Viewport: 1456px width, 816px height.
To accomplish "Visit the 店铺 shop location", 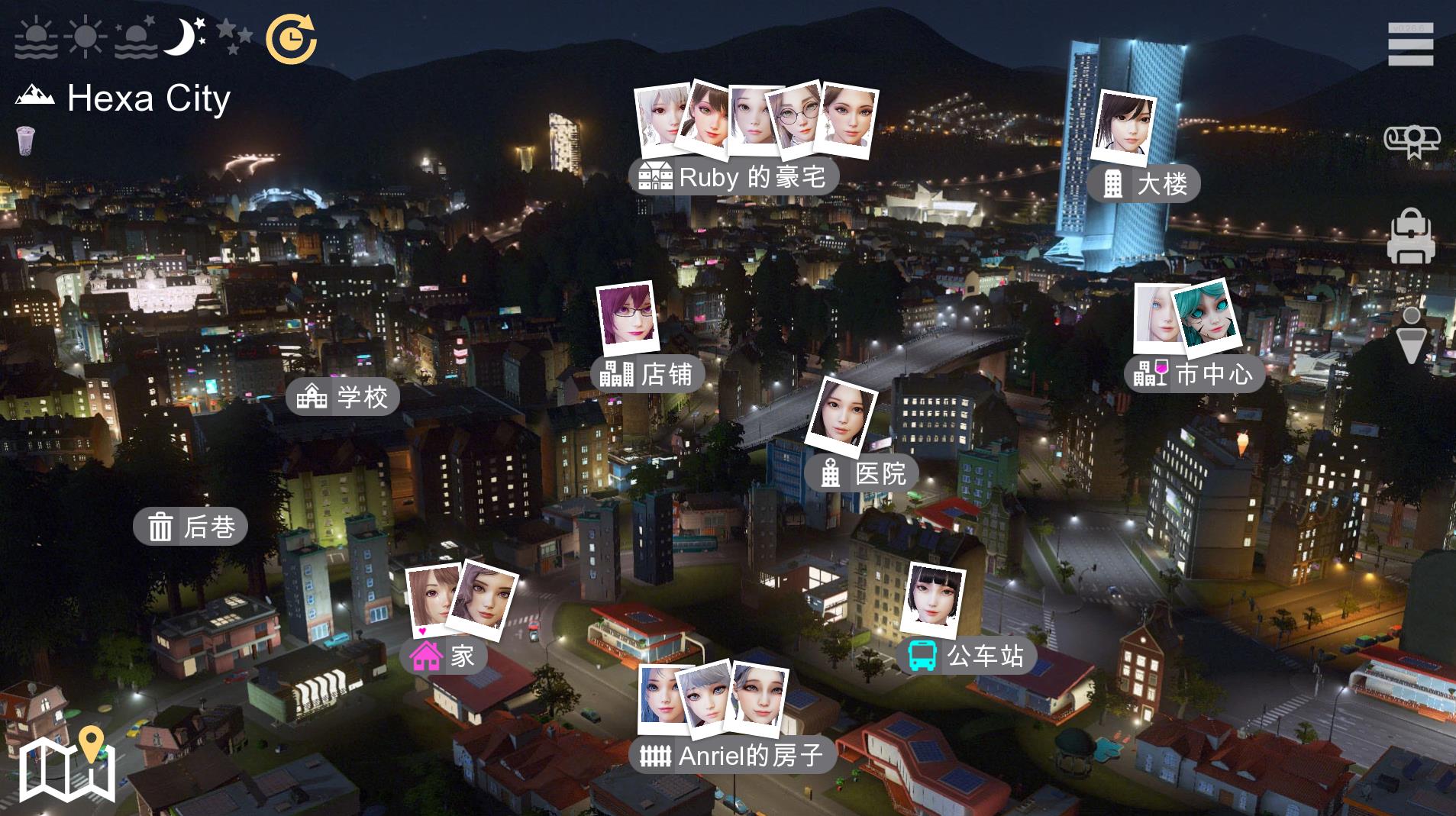I will click(647, 375).
